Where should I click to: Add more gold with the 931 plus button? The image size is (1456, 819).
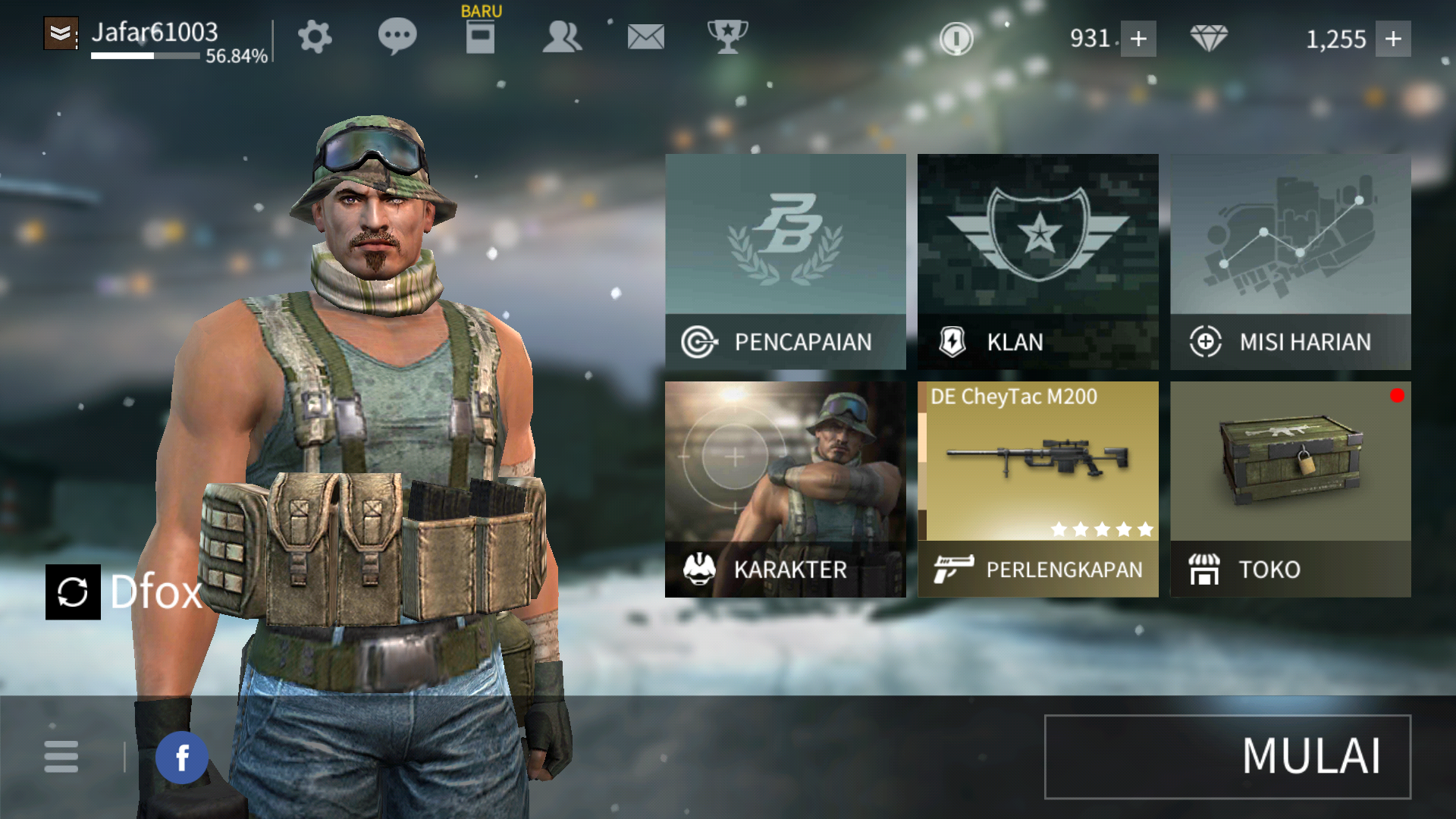[1138, 39]
